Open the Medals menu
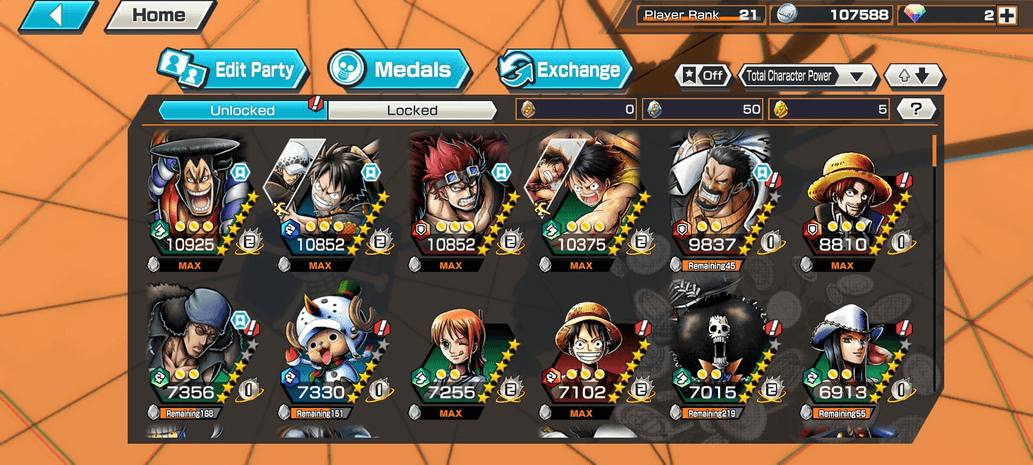 click(400, 70)
